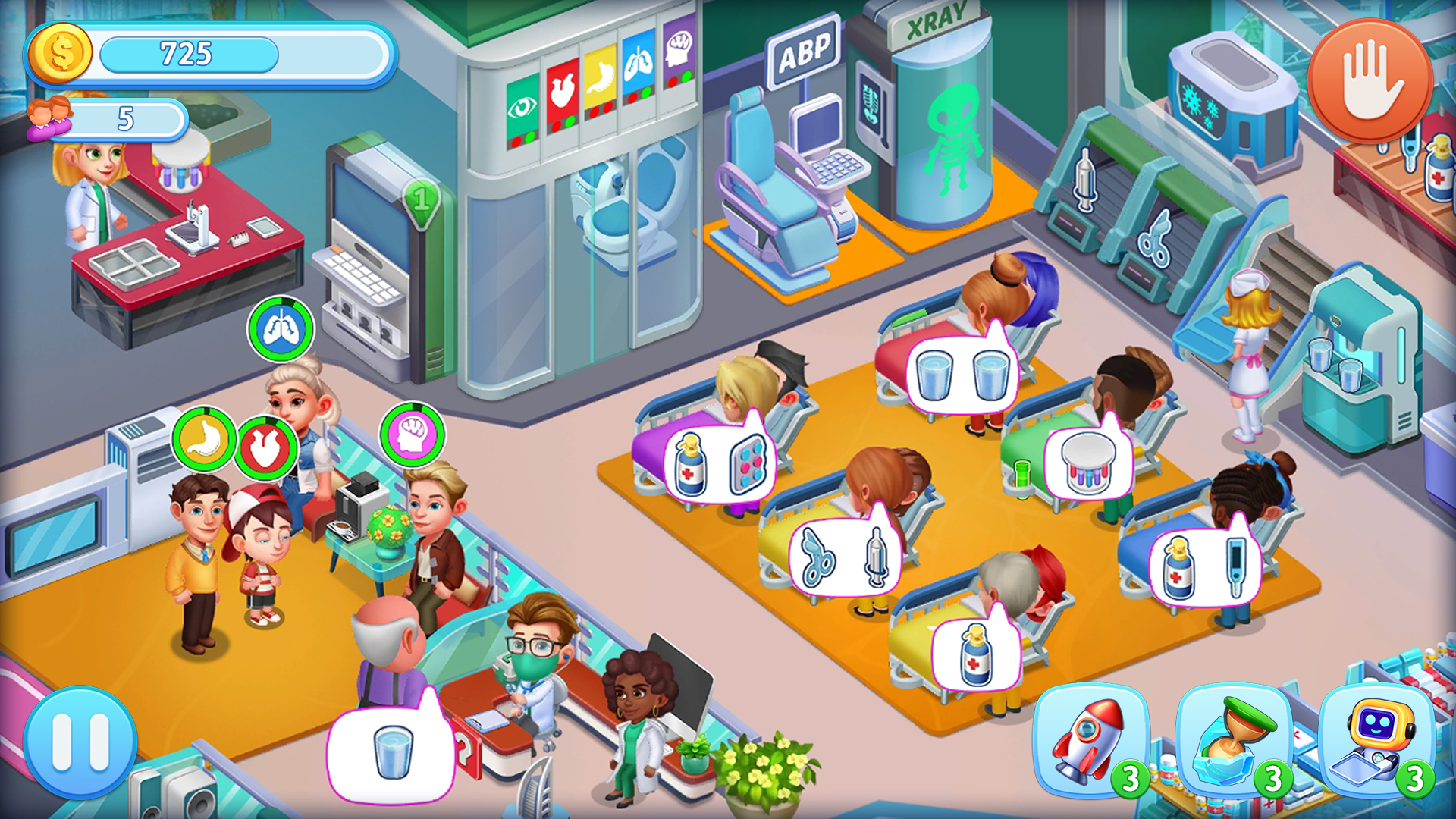
Task: Tap the water glass request bubble
Action: click(x=965, y=377)
